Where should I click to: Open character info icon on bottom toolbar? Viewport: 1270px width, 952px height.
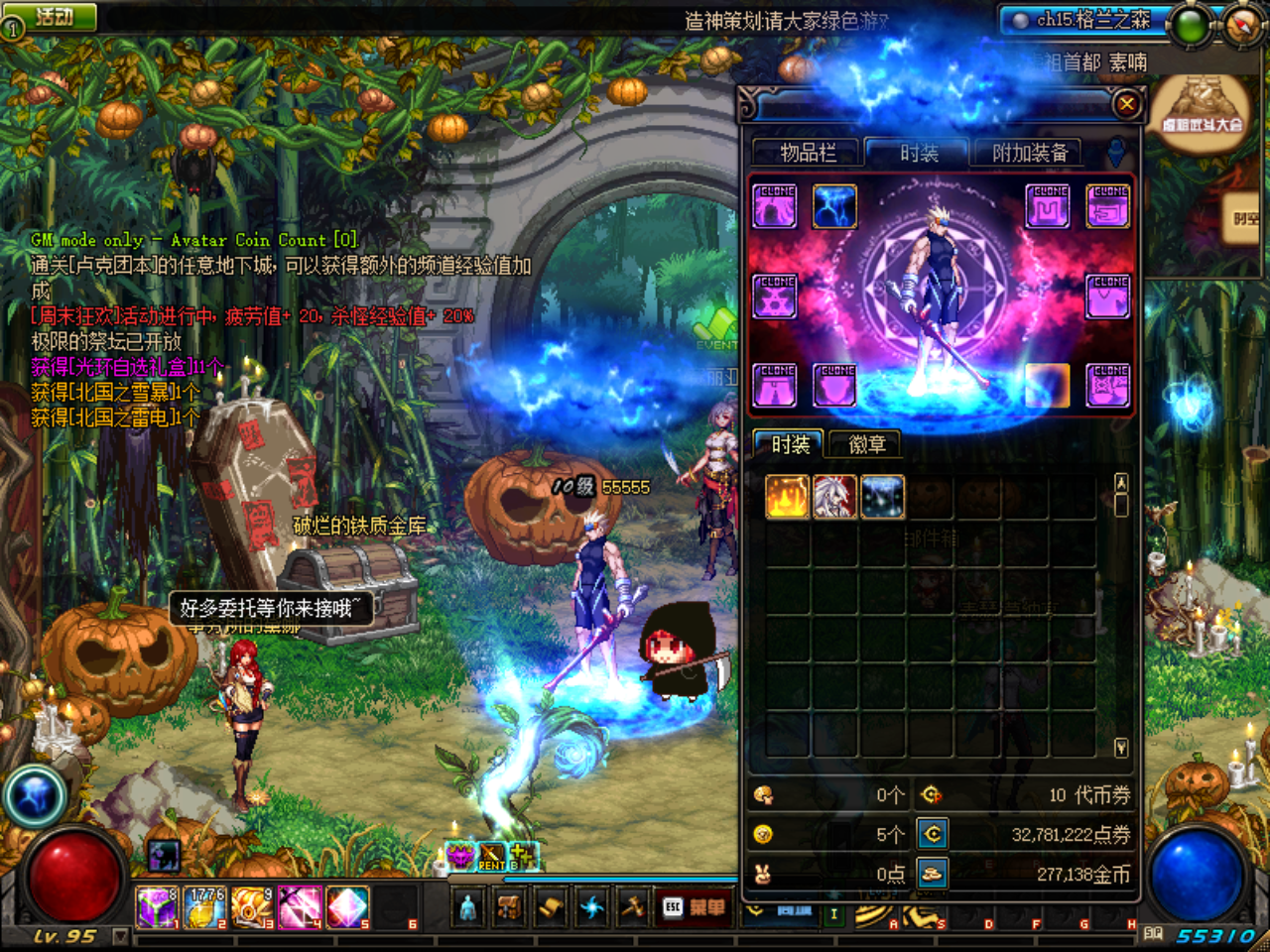point(466,907)
